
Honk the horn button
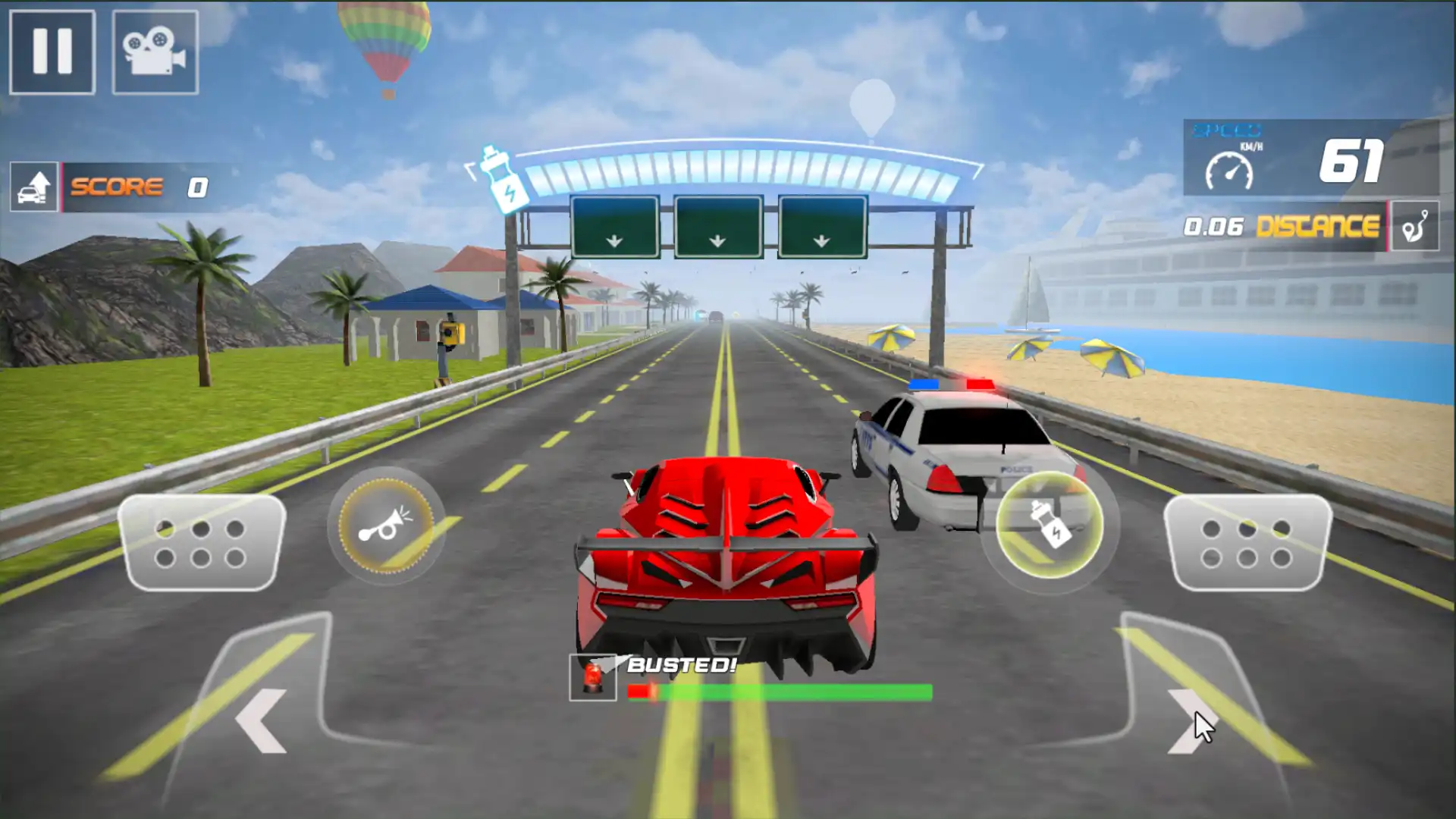pyautogui.click(x=386, y=525)
